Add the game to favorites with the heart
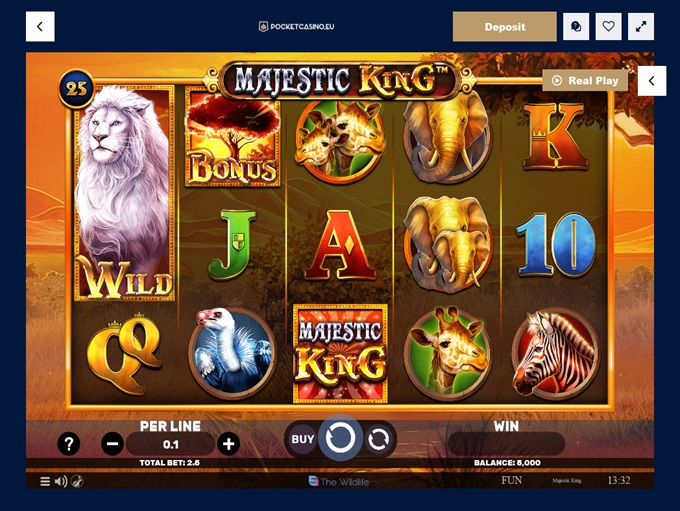680x511 pixels. pos(608,27)
